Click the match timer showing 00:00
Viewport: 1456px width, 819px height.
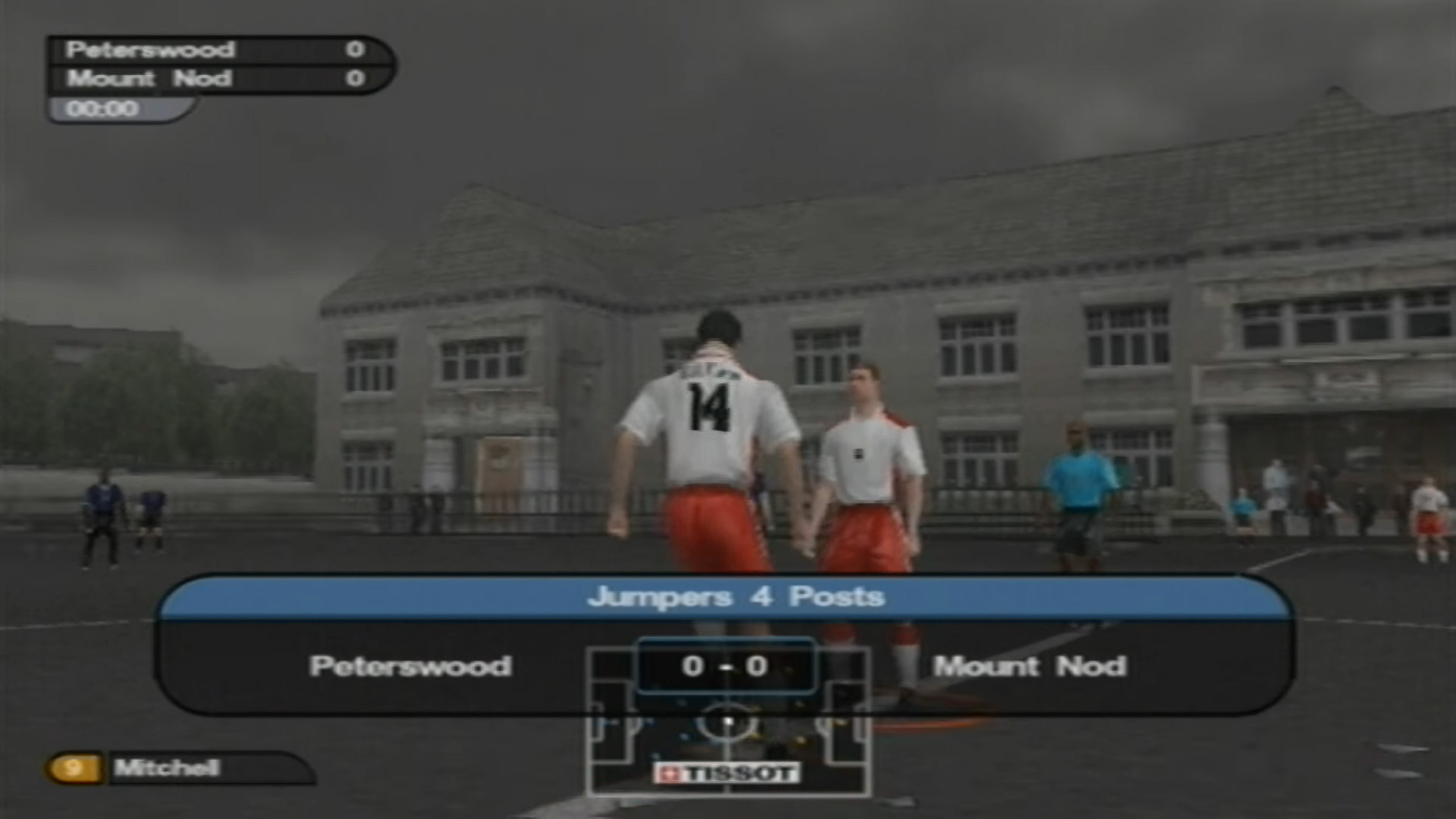pos(105,108)
